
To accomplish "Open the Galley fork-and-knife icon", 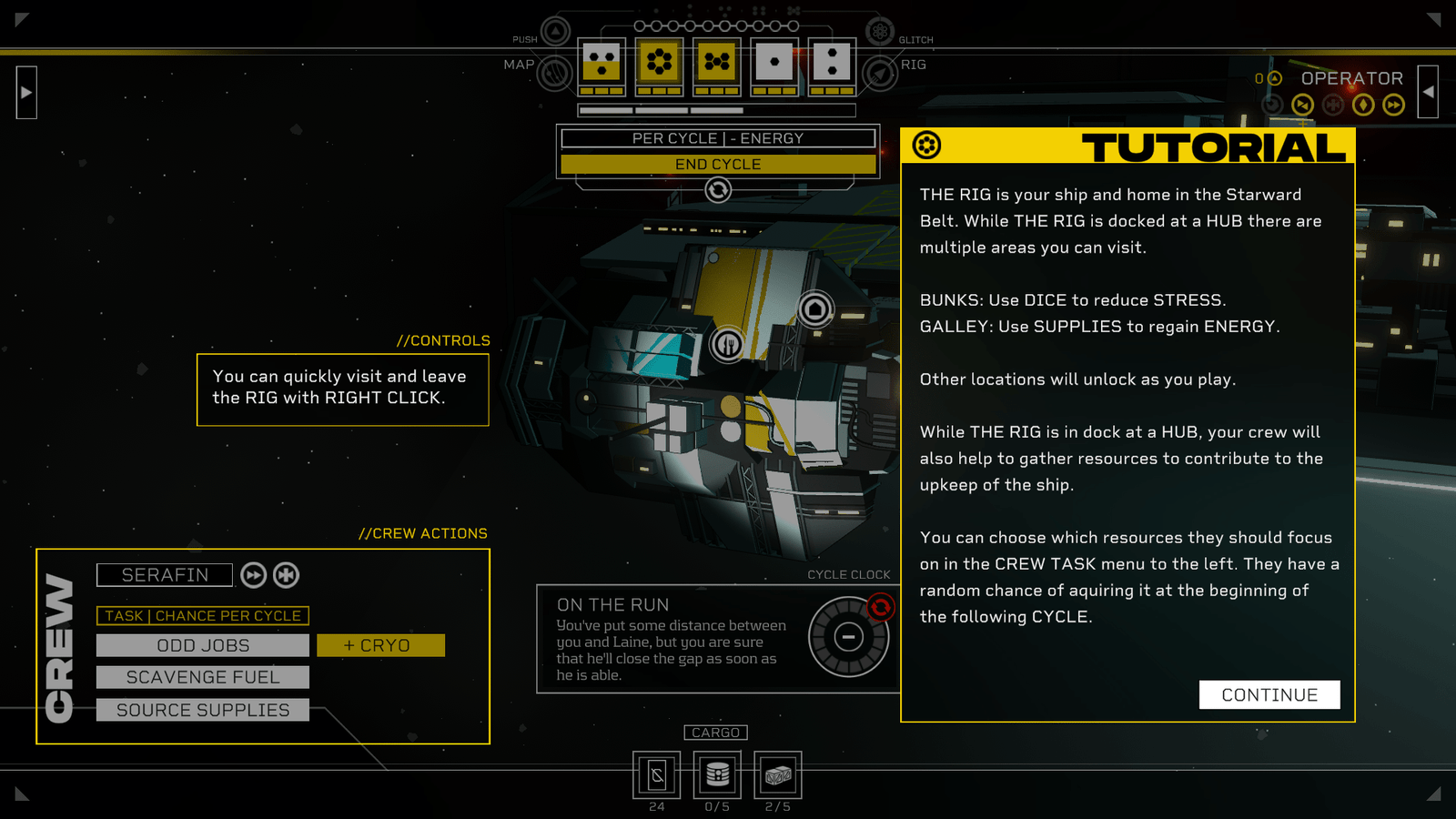I will [x=728, y=345].
